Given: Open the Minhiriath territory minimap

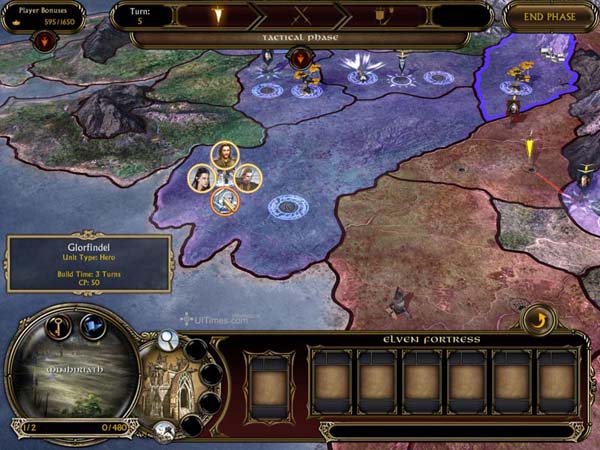Looking at the screenshot, I should click(70, 375).
